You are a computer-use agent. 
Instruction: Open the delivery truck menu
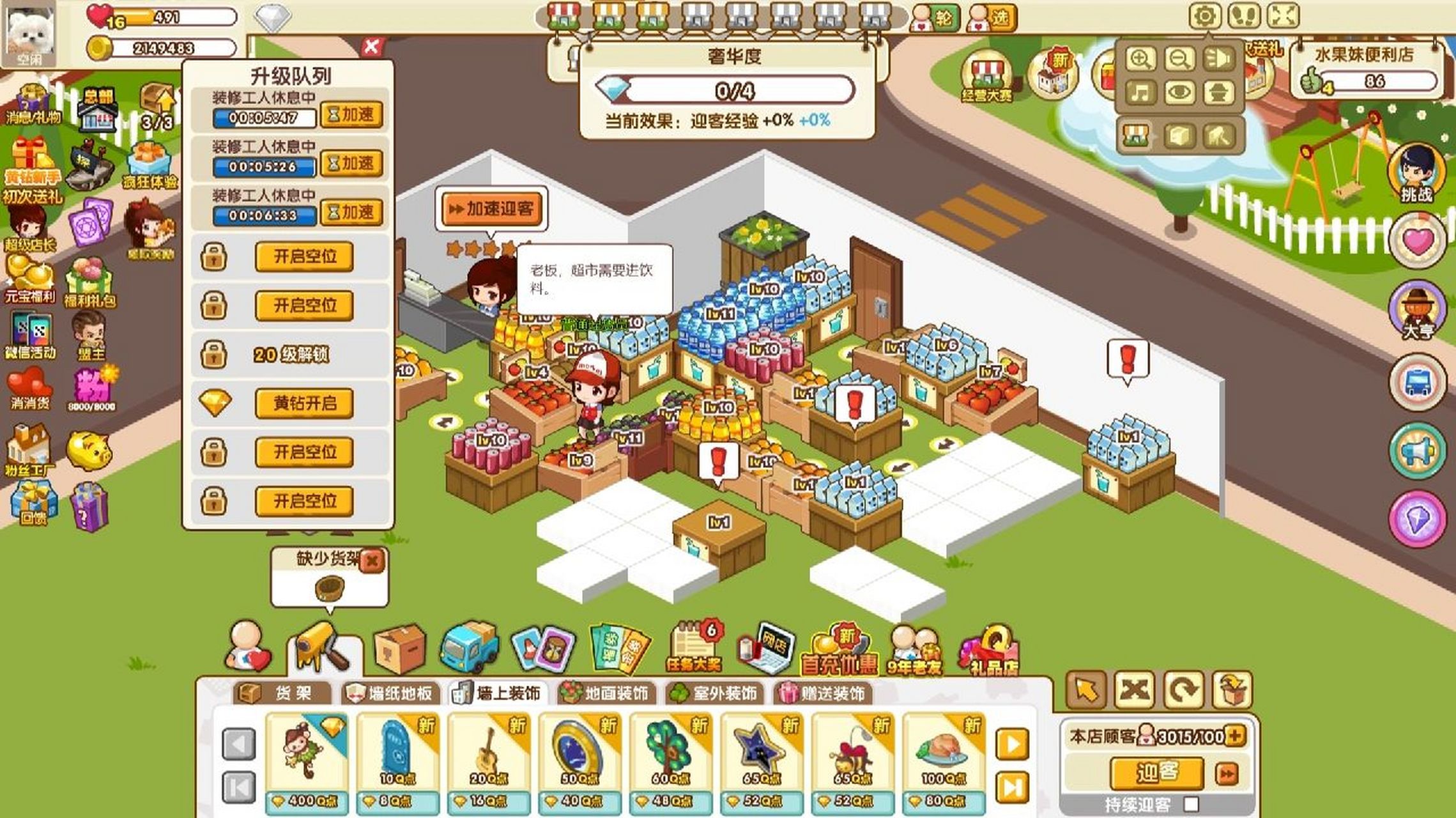coord(469,649)
